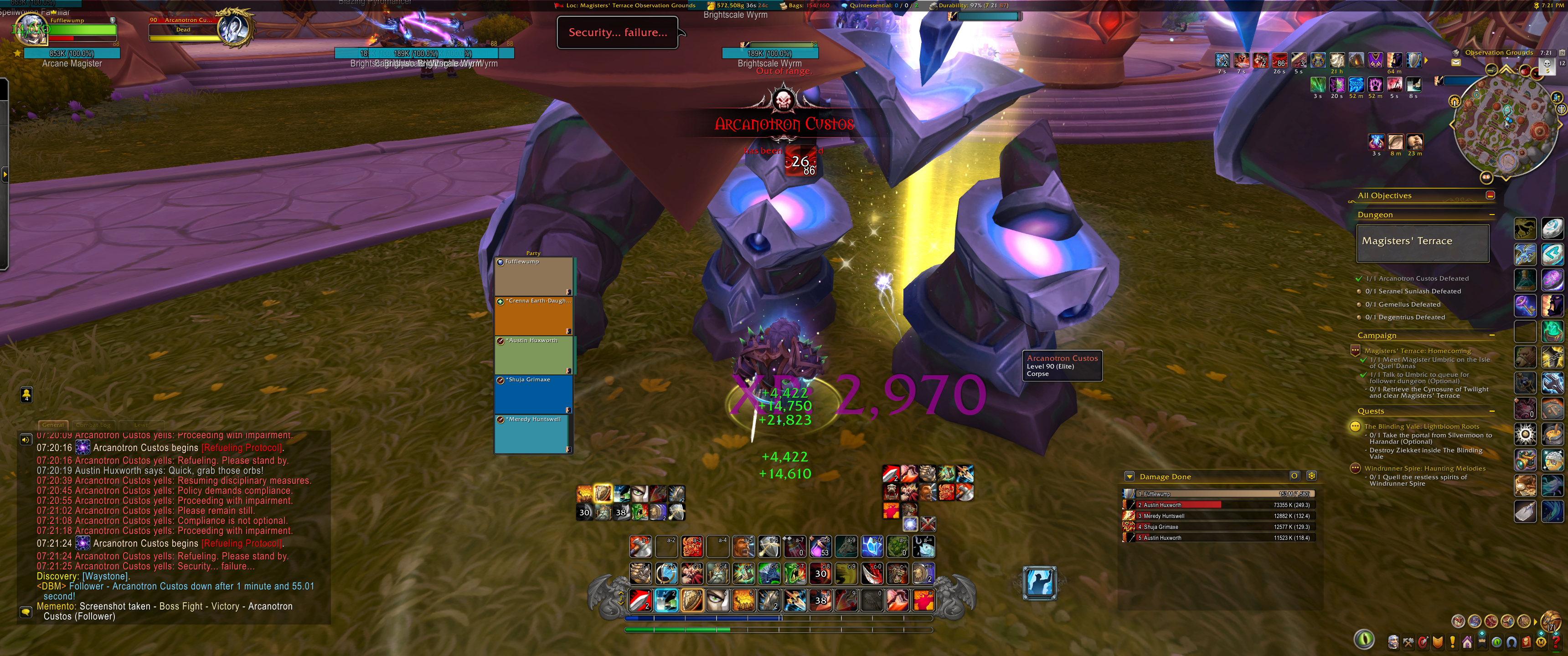Select the Fufflewump player portrait
Viewport: 1568px width, 656px height.
(31, 29)
